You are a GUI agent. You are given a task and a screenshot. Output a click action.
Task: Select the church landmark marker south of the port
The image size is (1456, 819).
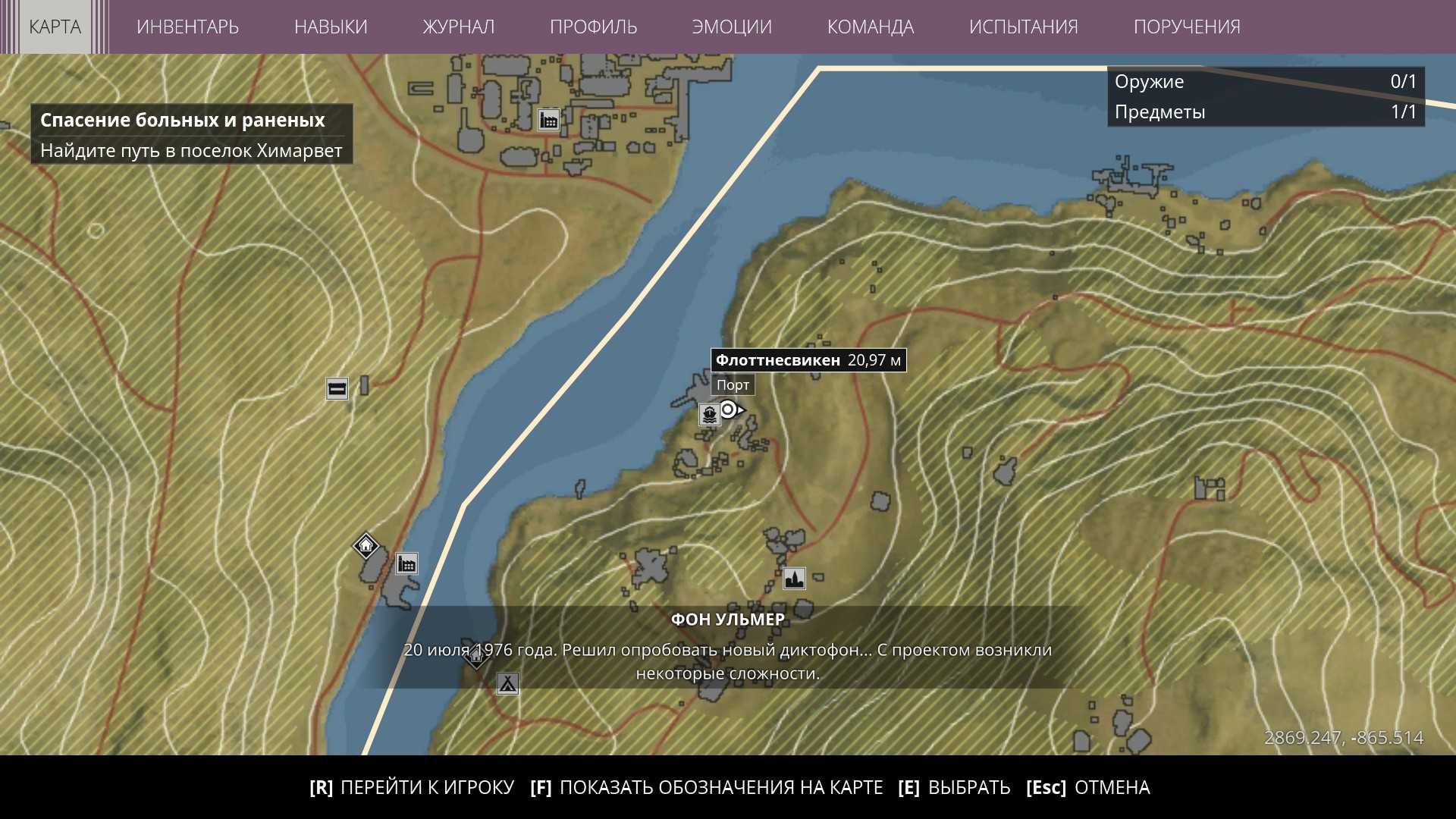[794, 579]
